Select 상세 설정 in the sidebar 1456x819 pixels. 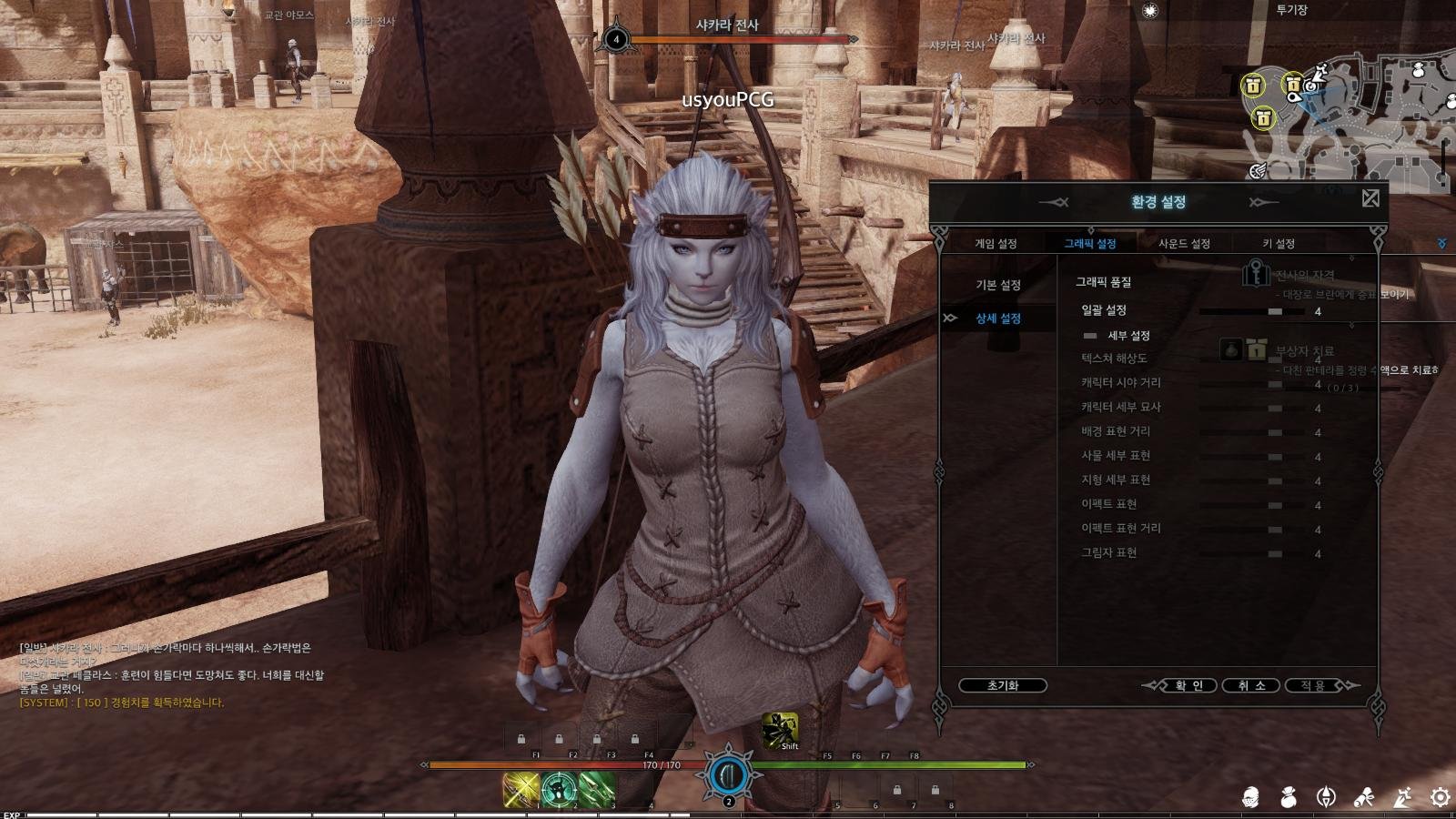point(998,318)
